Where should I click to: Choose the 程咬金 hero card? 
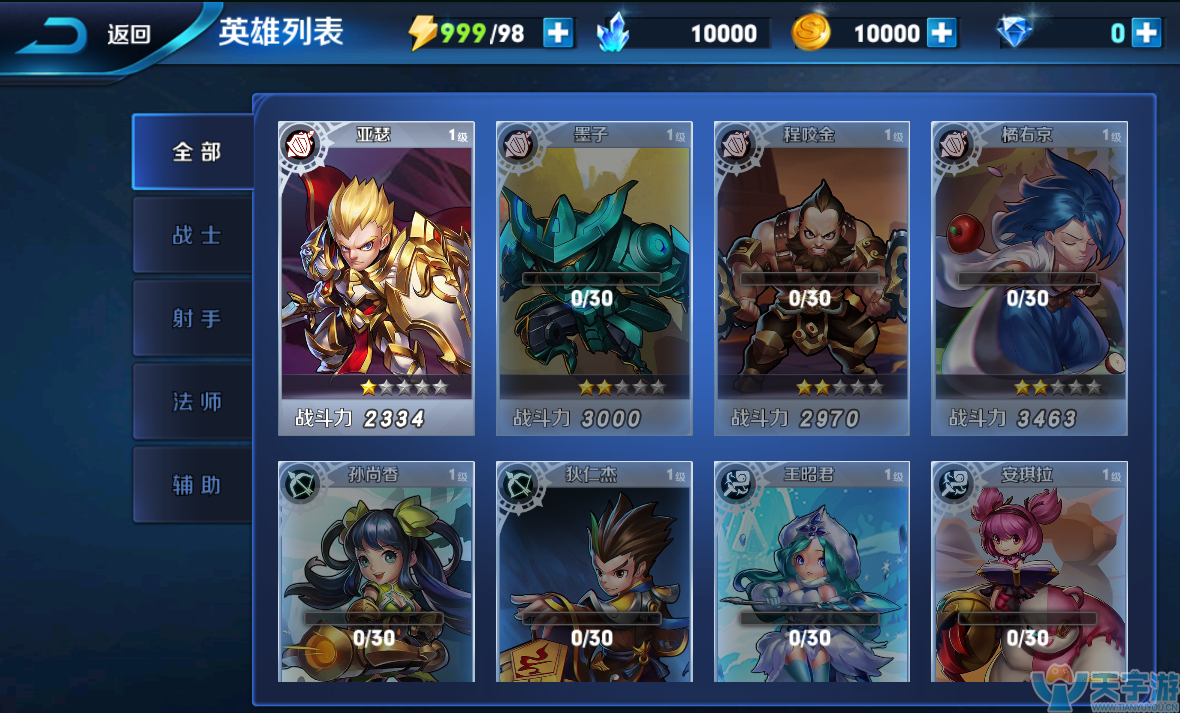coord(811,279)
